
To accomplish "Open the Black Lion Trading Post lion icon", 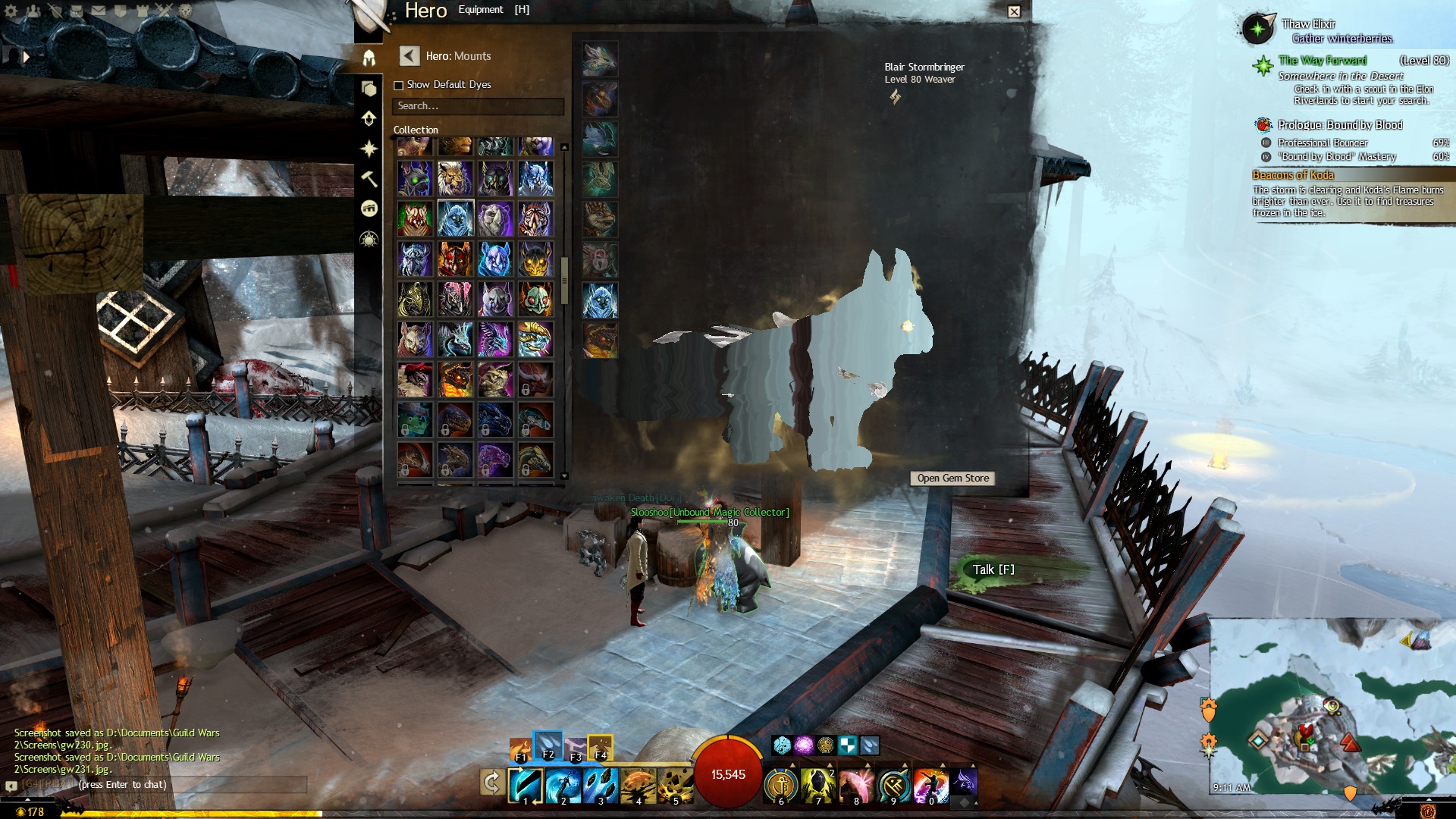I will pyautogui.click(x=186, y=11).
